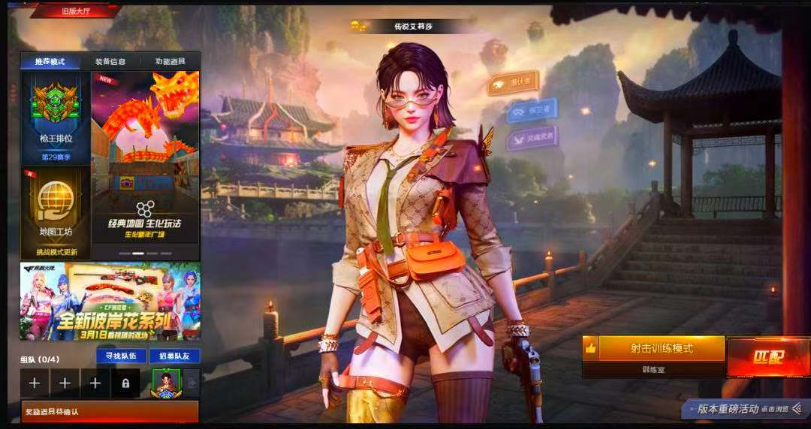Image resolution: width=811 pixels, height=429 pixels.
Task: Open the 全新彼岸花系列 promo banner
Action: pyautogui.click(x=110, y=300)
